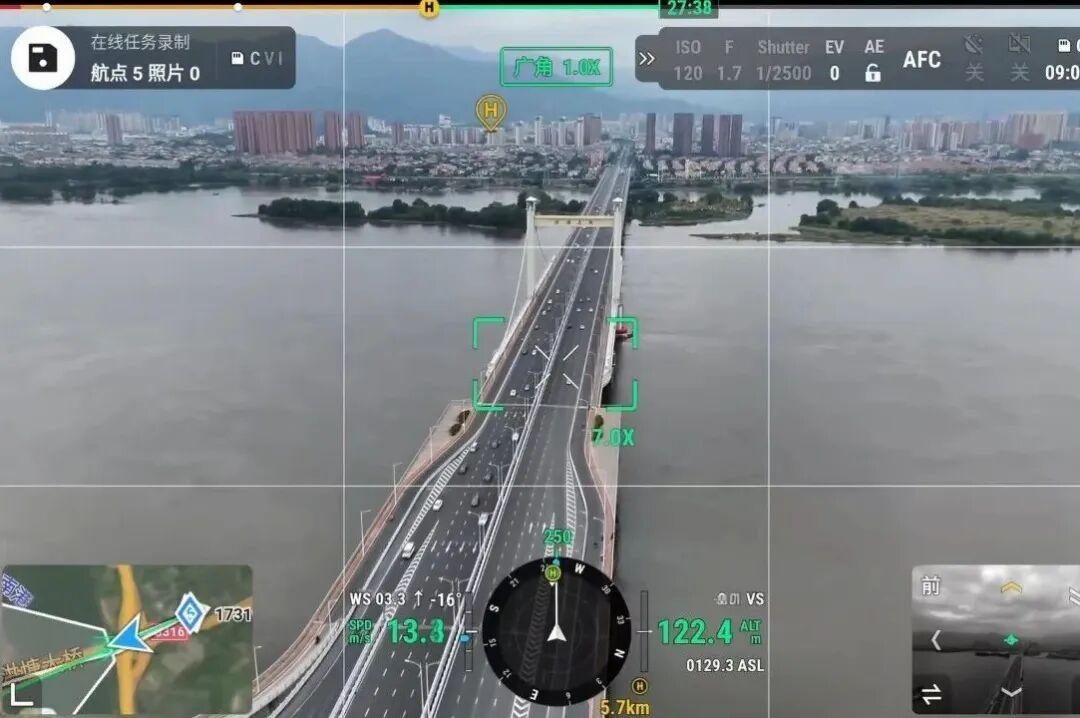1080x718 pixels.
Task: Click the minimap's corner resize icon
Action: (20, 694)
